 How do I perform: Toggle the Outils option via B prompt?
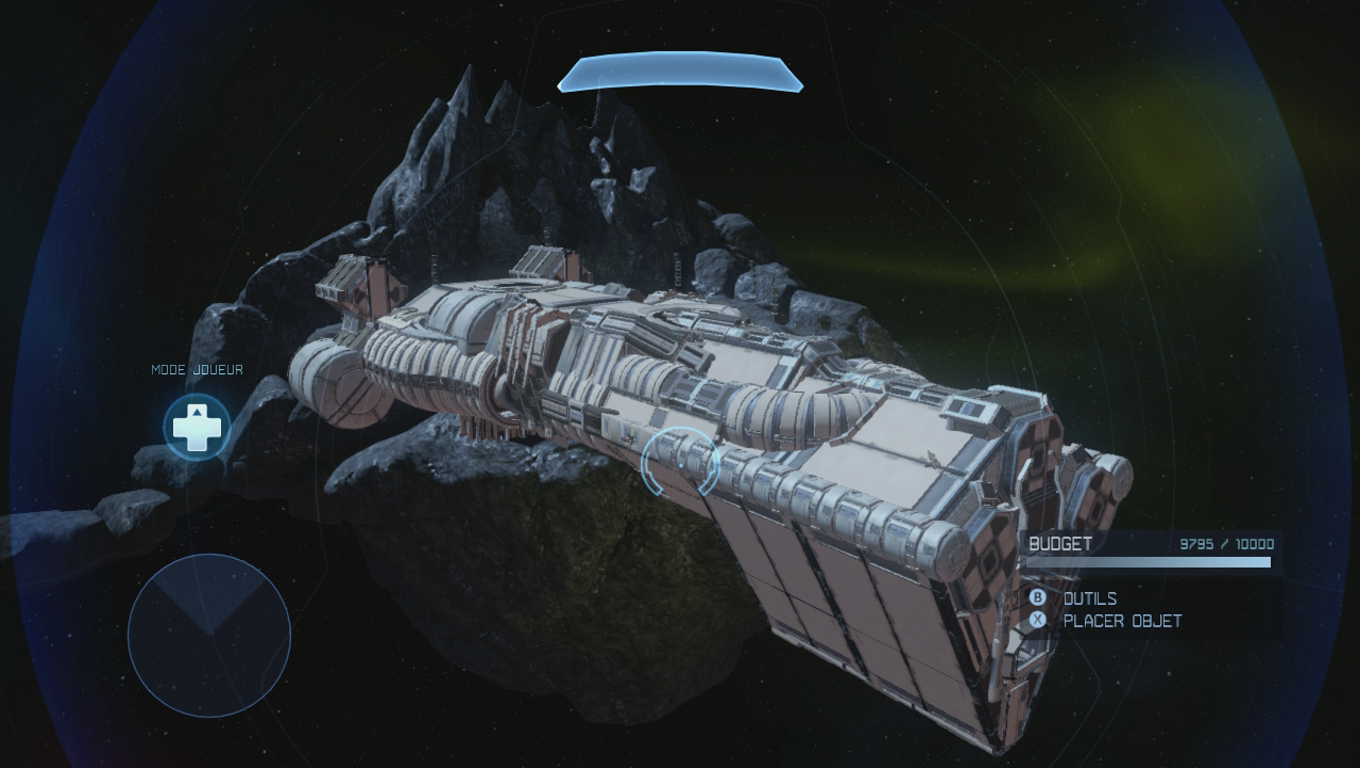point(1036,598)
